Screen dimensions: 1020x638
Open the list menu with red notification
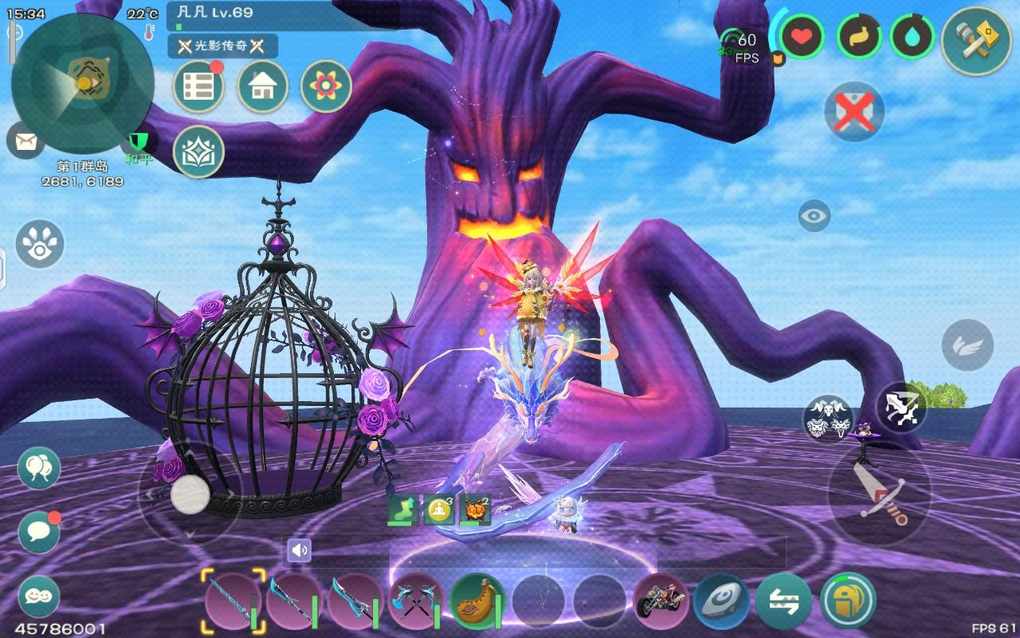pyautogui.click(x=198, y=87)
